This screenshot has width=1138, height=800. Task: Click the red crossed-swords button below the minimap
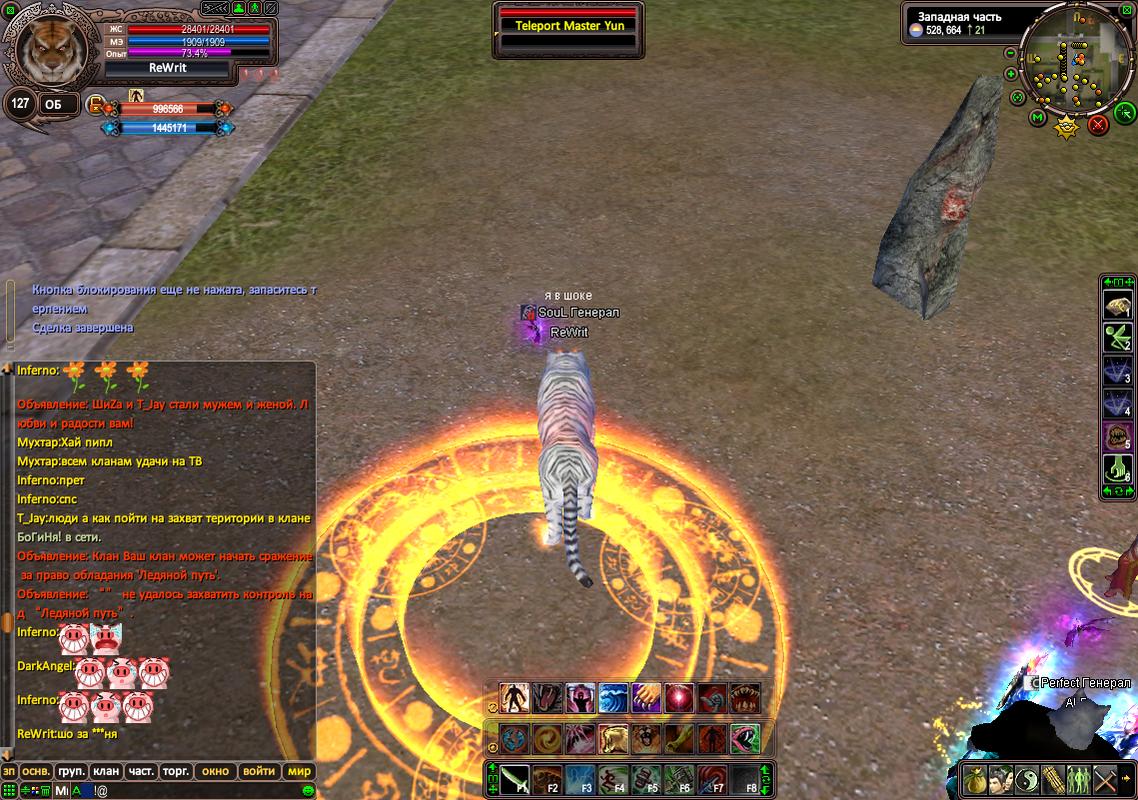tap(1098, 124)
